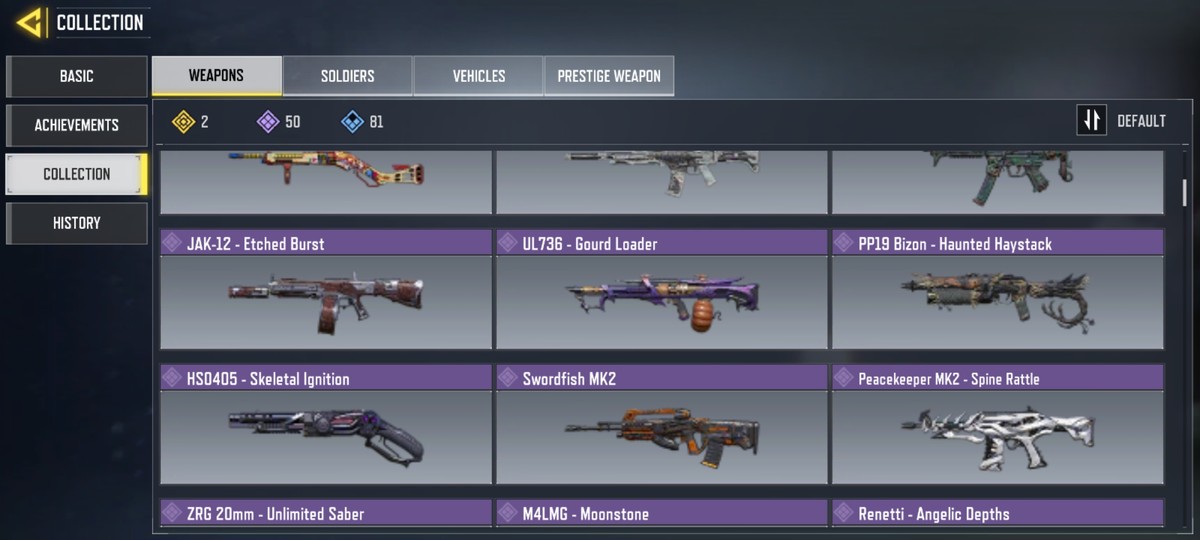Change the Default sort order
1200x540 pixels.
(1122, 121)
